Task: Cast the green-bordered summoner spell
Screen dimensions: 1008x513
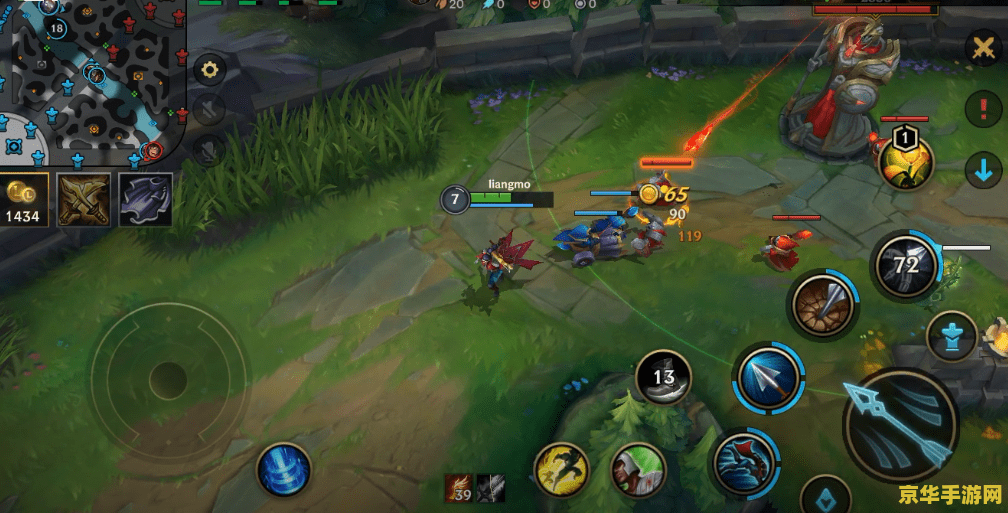Action: [x=638, y=469]
